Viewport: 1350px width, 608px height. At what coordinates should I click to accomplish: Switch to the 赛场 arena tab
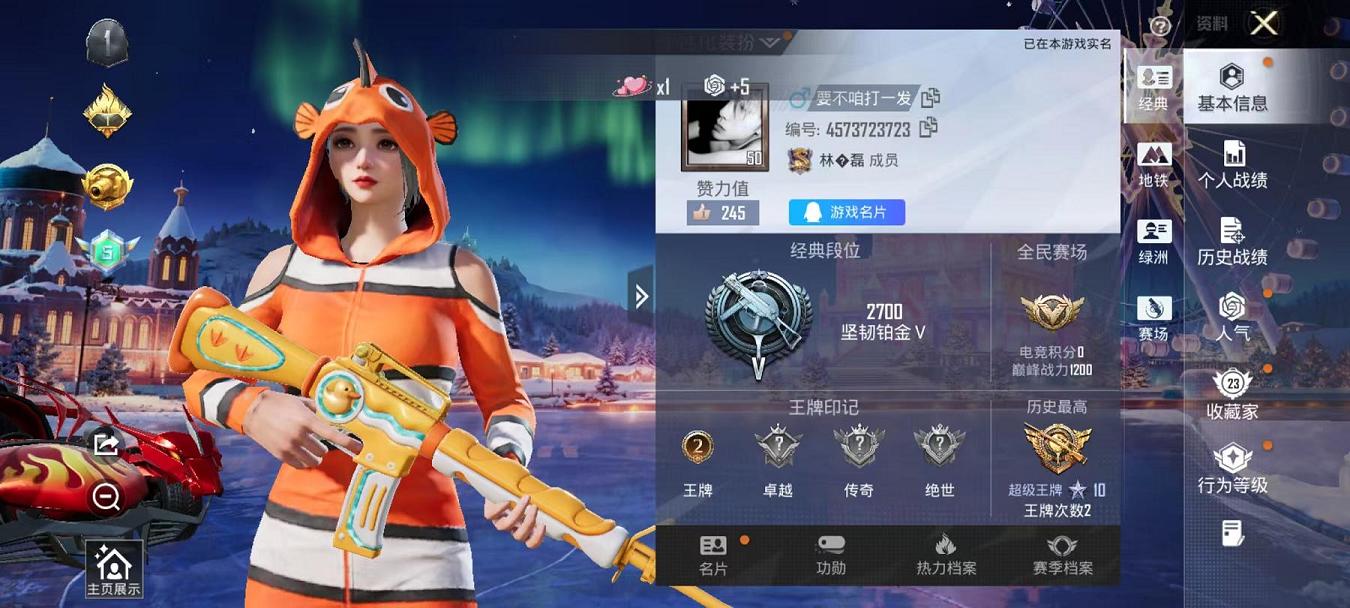(x=1154, y=318)
